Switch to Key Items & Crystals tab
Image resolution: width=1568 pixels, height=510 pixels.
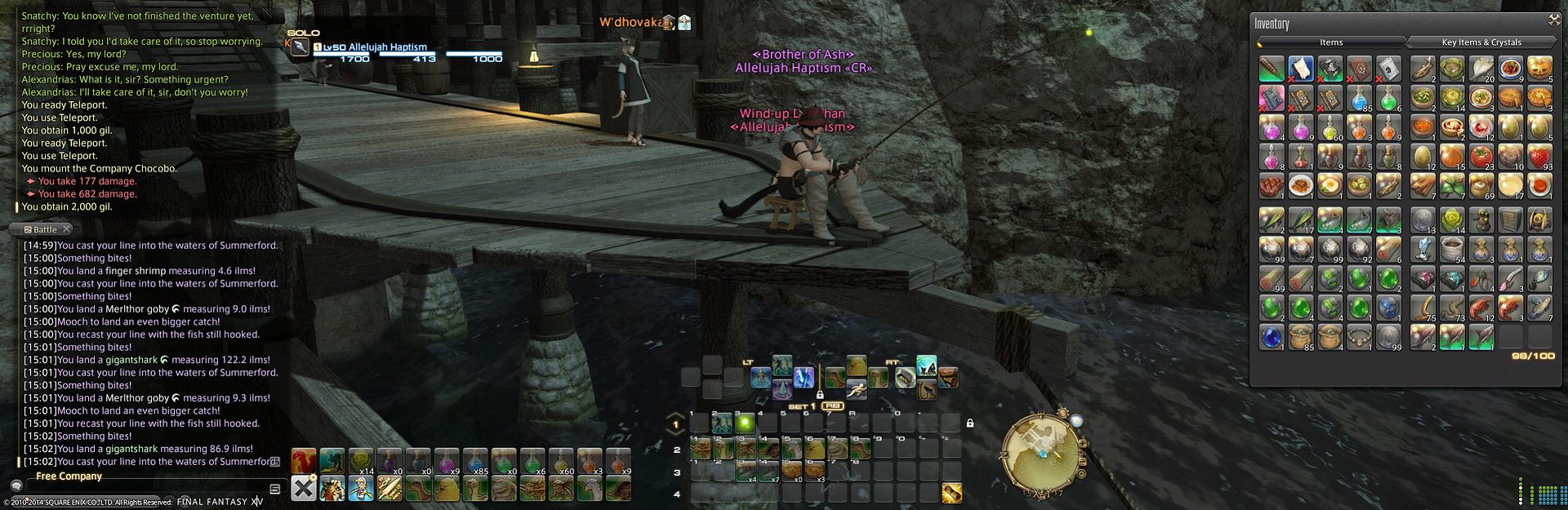tap(1481, 42)
